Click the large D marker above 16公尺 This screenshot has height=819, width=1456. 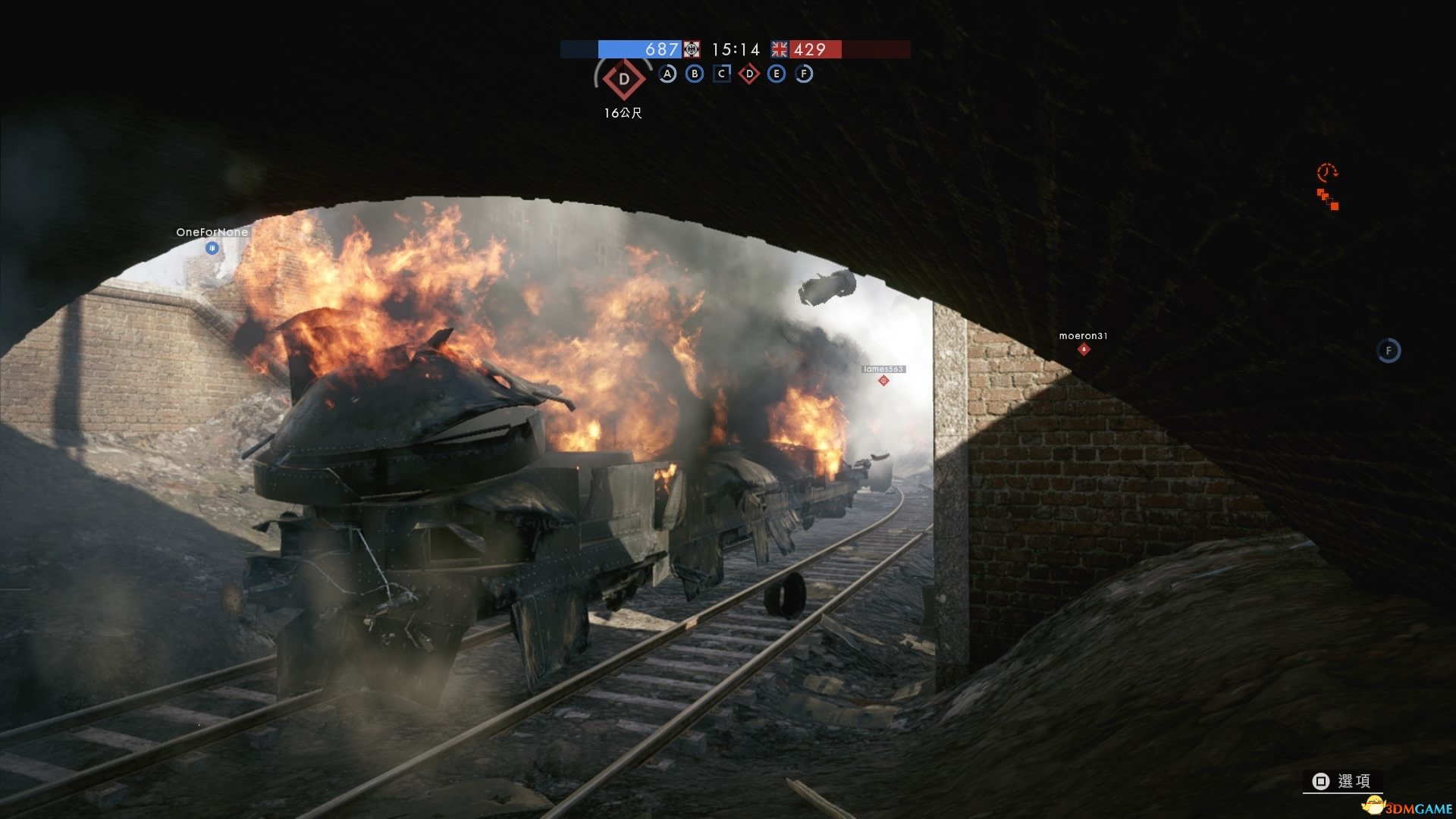(624, 79)
